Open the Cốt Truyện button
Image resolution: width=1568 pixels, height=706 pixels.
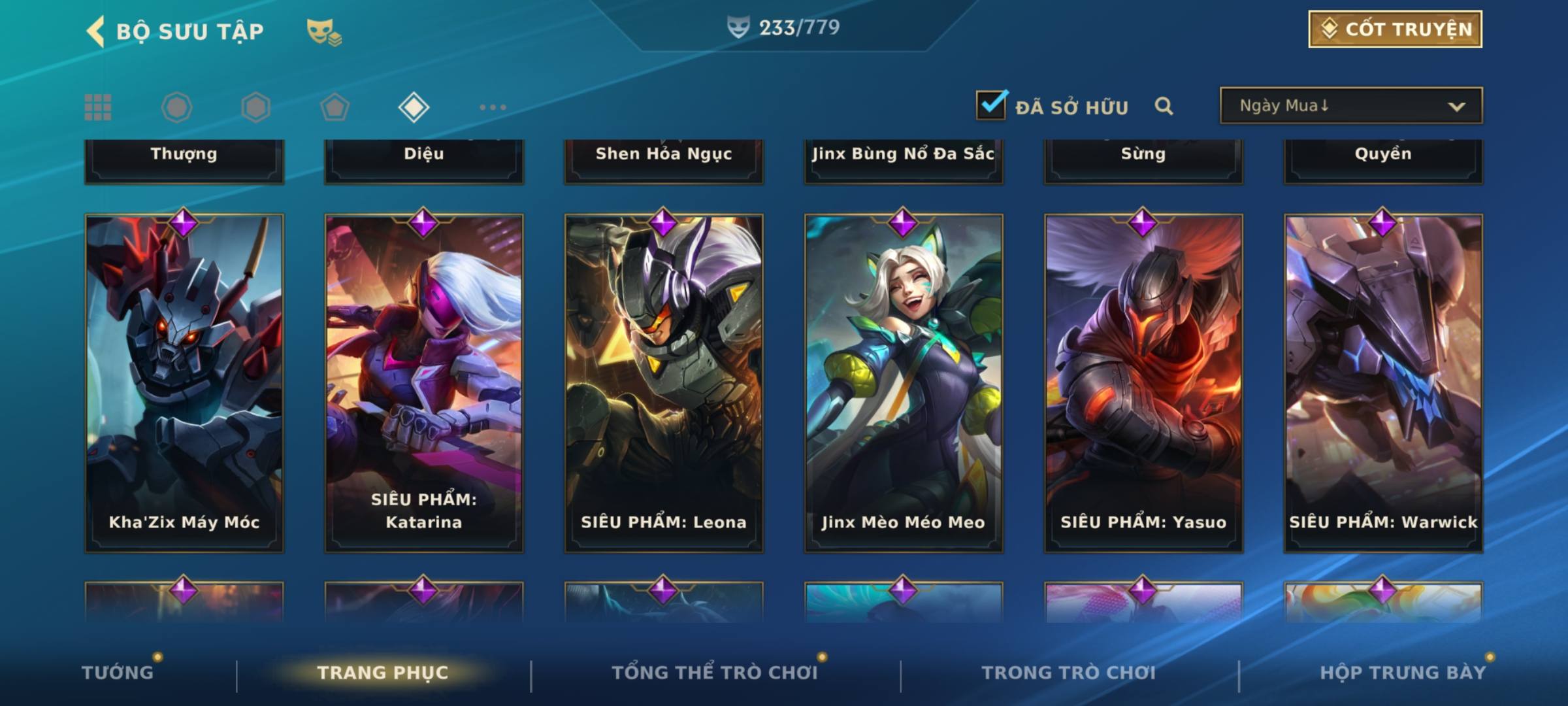tap(1395, 29)
